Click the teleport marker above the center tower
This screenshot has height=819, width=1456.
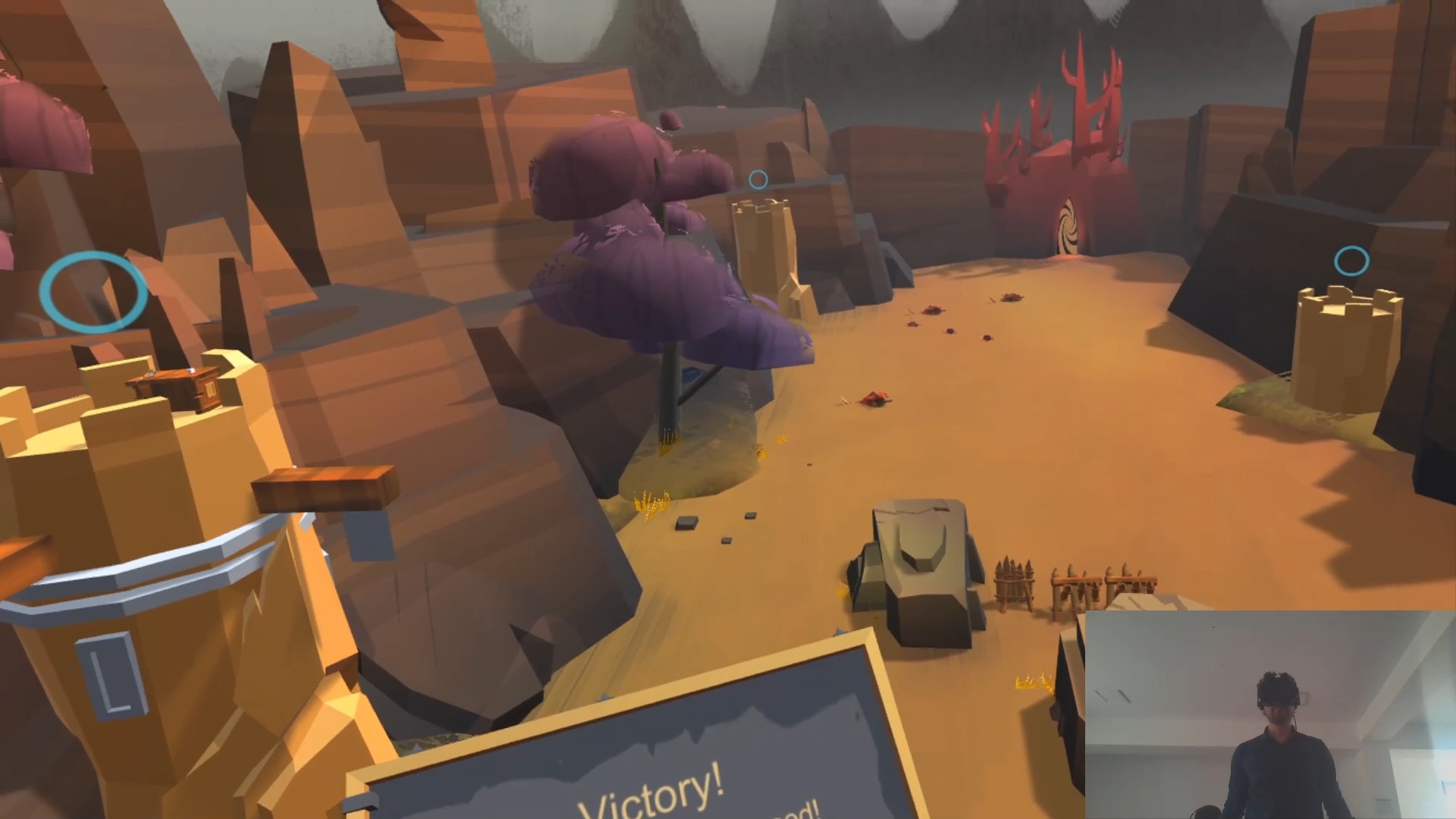click(758, 179)
